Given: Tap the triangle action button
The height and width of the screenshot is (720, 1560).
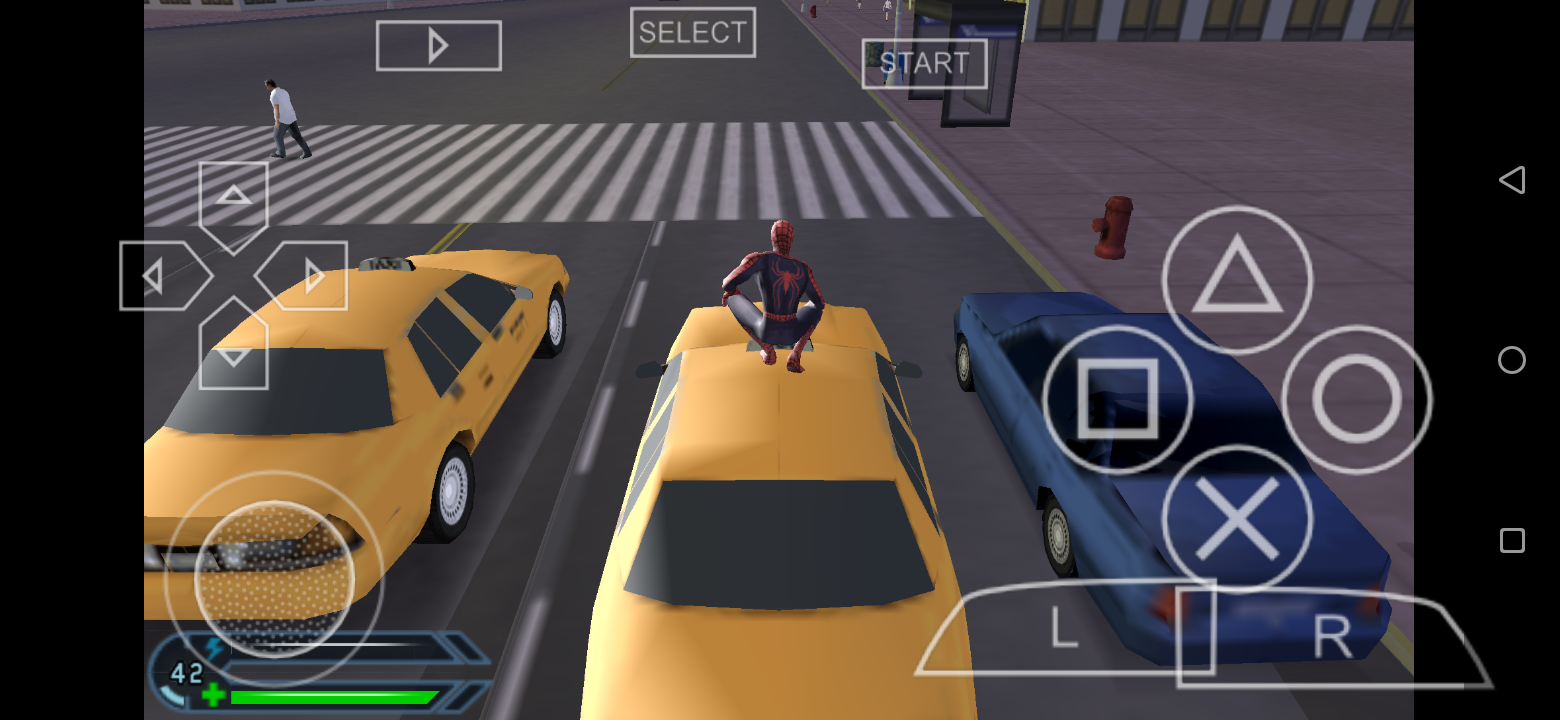Looking at the screenshot, I should click(1236, 280).
